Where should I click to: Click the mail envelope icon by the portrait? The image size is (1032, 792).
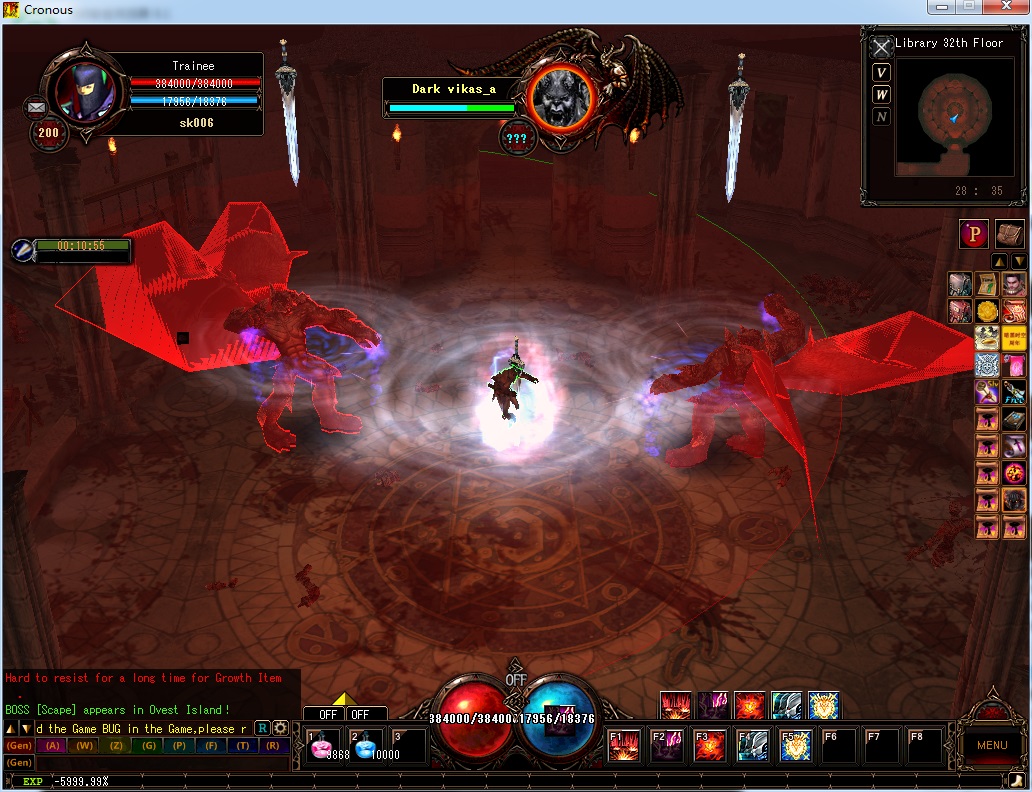click(37, 106)
